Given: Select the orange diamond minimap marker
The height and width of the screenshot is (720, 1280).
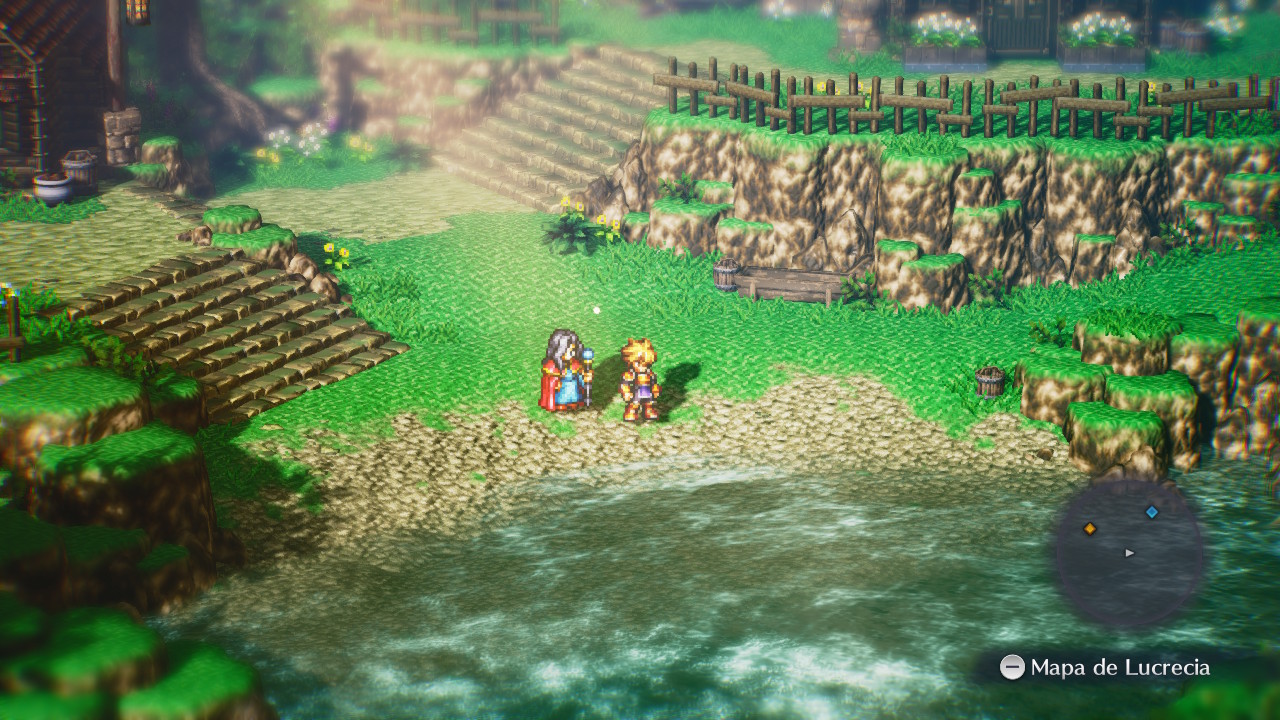Looking at the screenshot, I should point(1090,528).
